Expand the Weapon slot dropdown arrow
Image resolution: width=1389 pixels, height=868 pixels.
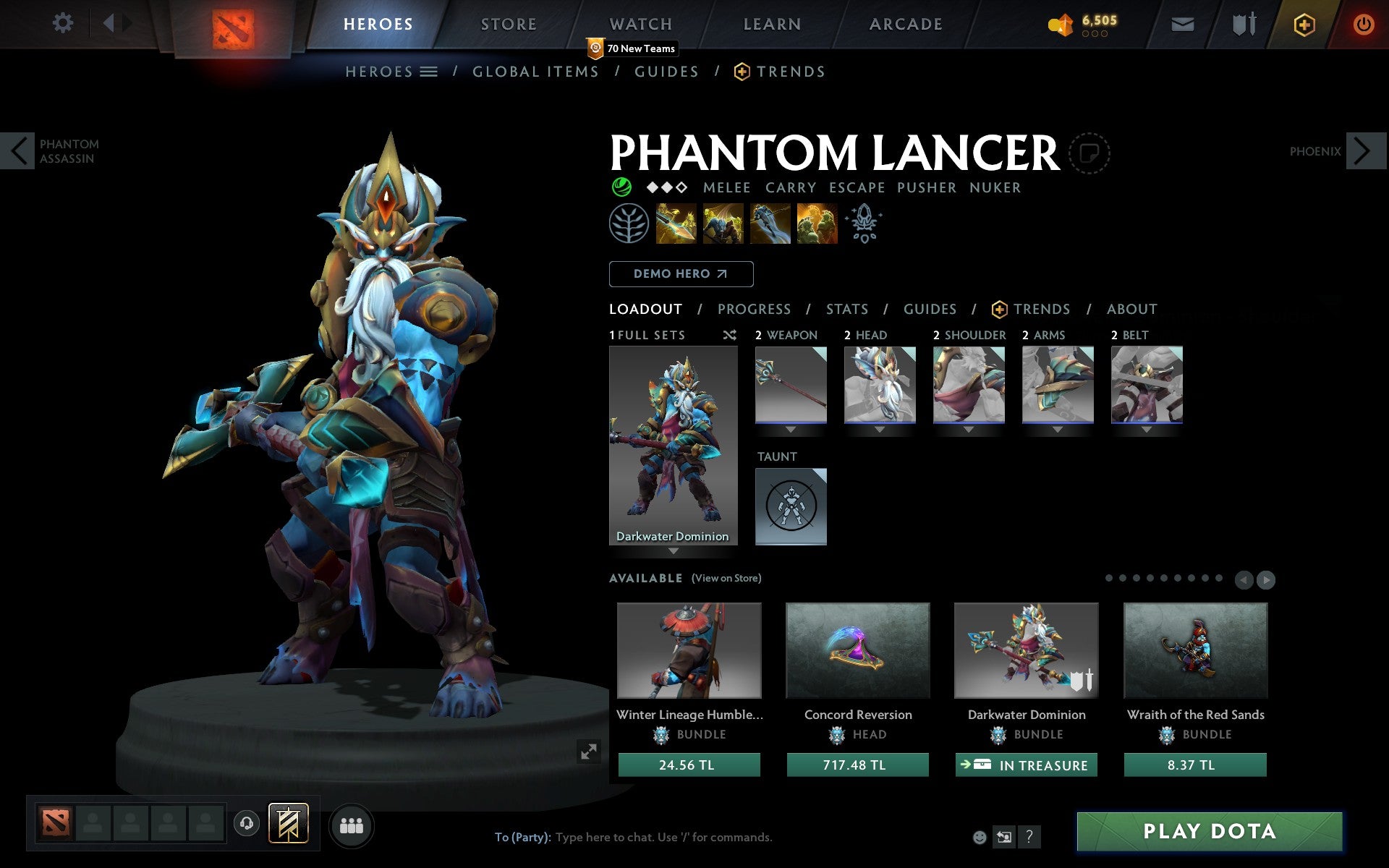(791, 429)
